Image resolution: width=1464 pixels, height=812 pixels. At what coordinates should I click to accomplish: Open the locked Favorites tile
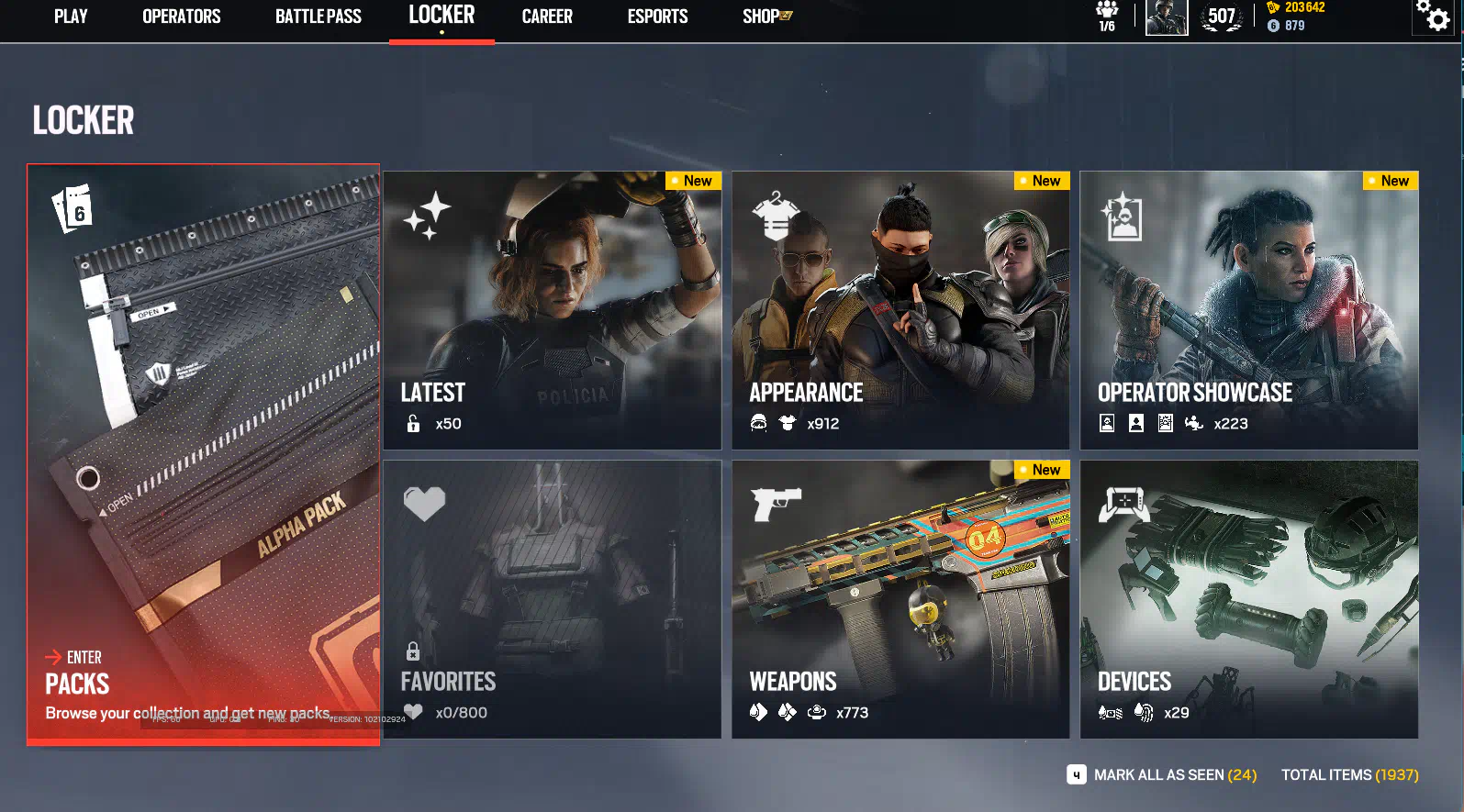[x=552, y=599]
